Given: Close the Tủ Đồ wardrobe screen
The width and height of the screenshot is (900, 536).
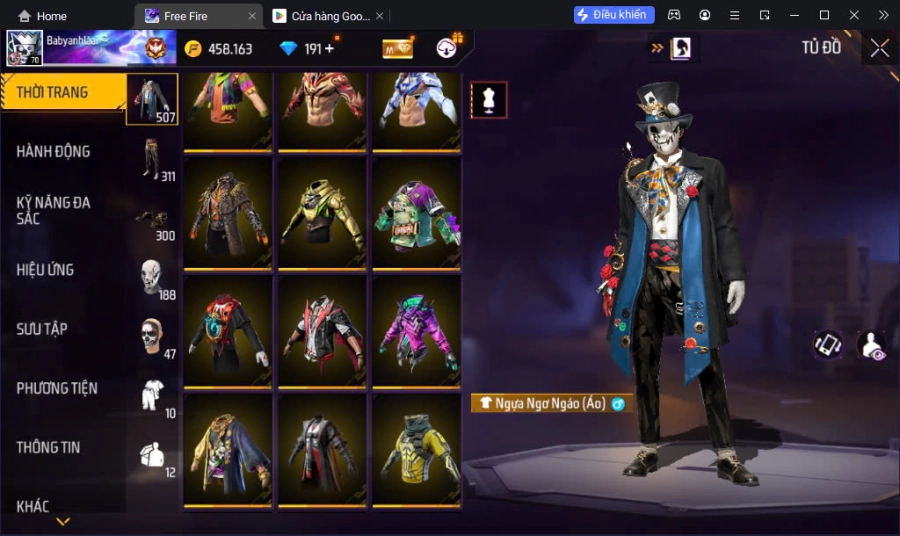Looking at the screenshot, I should pyautogui.click(x=879, y=48).
